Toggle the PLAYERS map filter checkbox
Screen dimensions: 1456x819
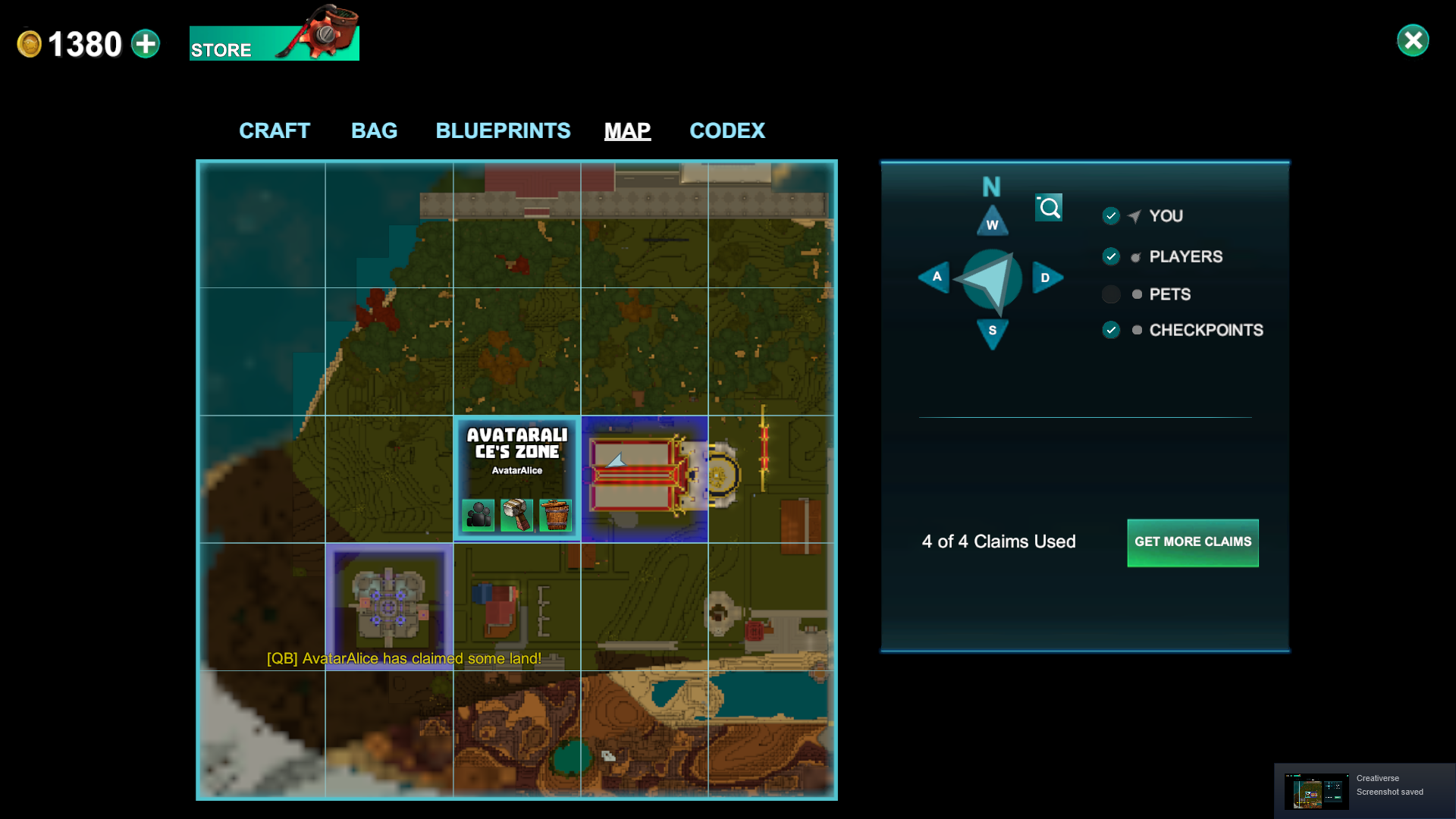click(x=1111, y=256)
